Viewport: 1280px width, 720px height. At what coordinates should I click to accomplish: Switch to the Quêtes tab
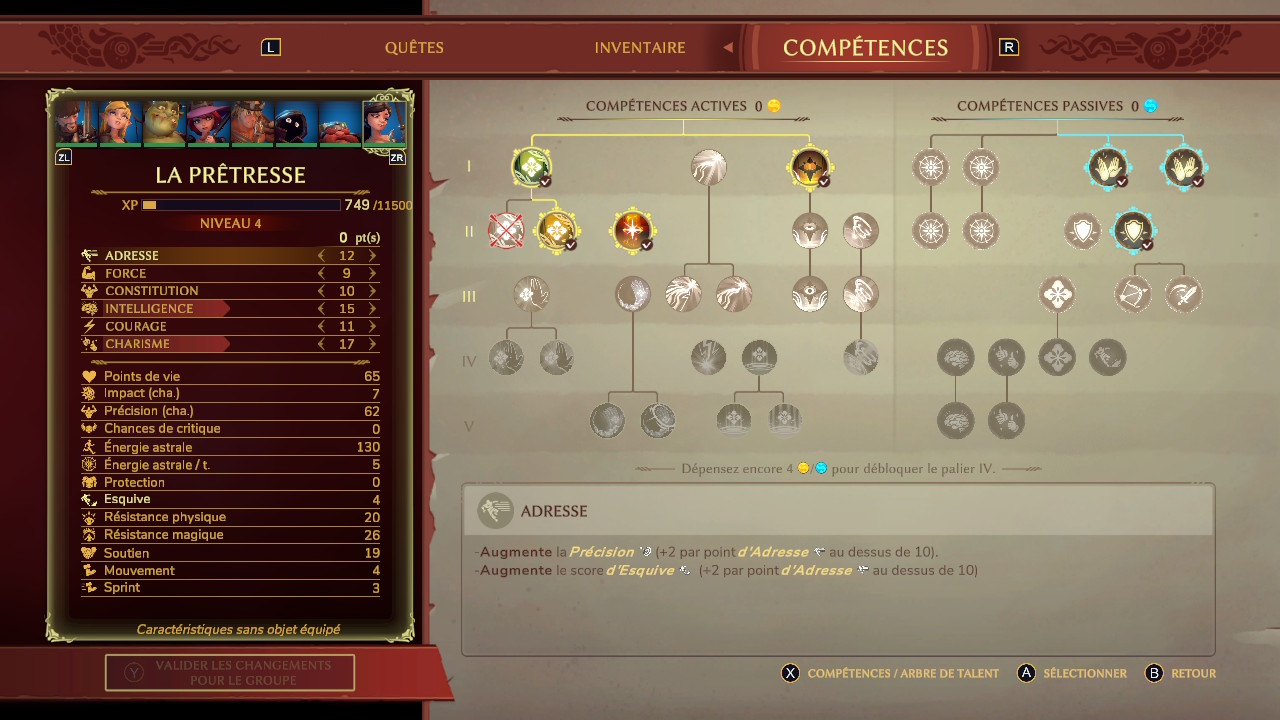point(414,48)
